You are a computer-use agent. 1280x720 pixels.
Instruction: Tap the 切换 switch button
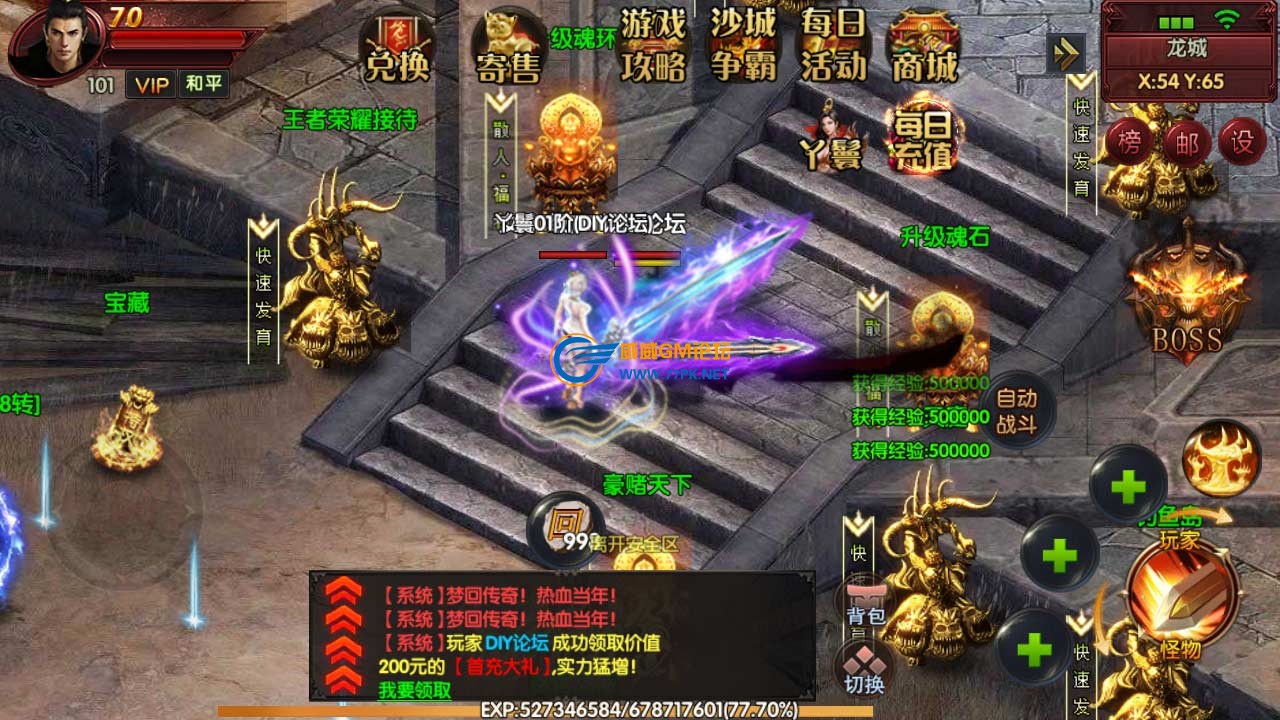click(x=864, y=670)
